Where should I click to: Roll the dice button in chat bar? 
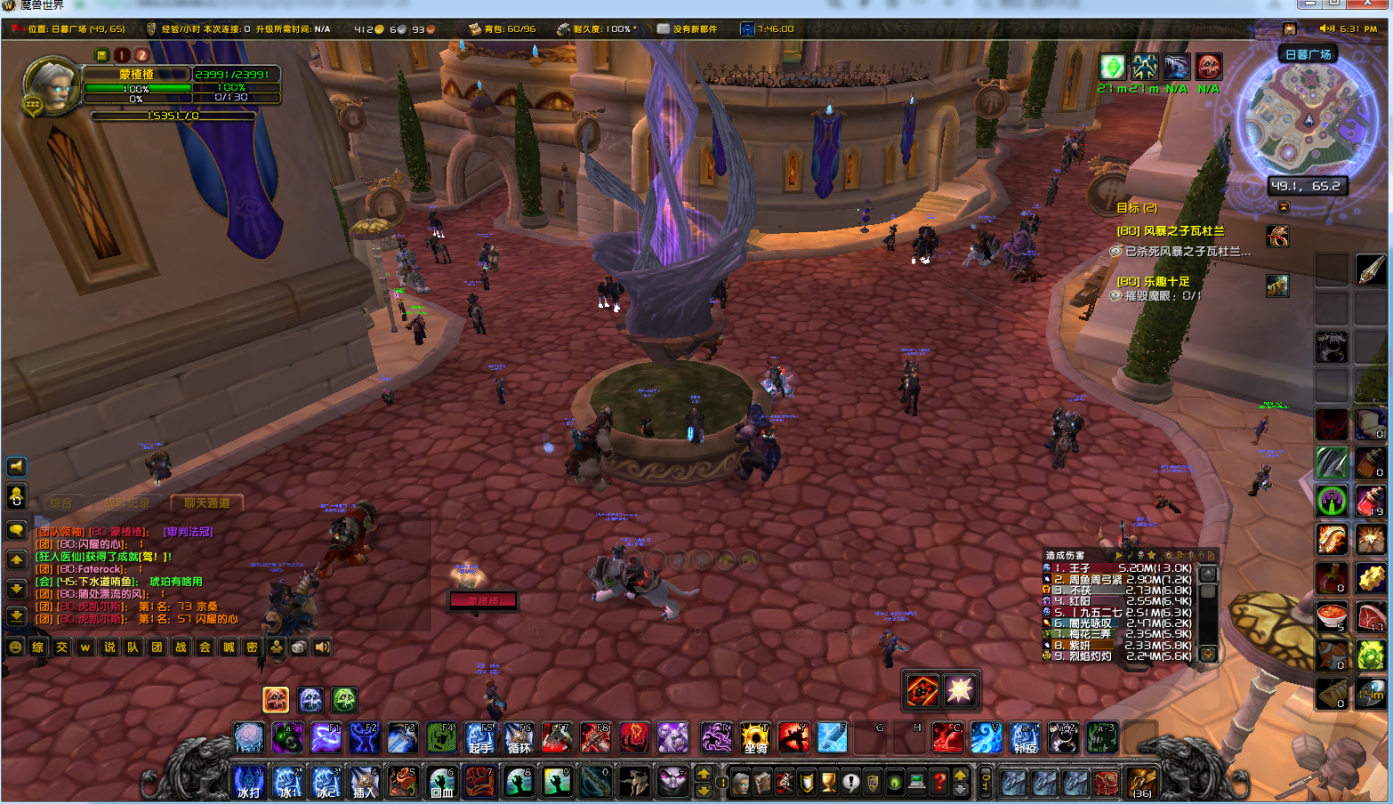pyautogui.click(x=299, y=648)
